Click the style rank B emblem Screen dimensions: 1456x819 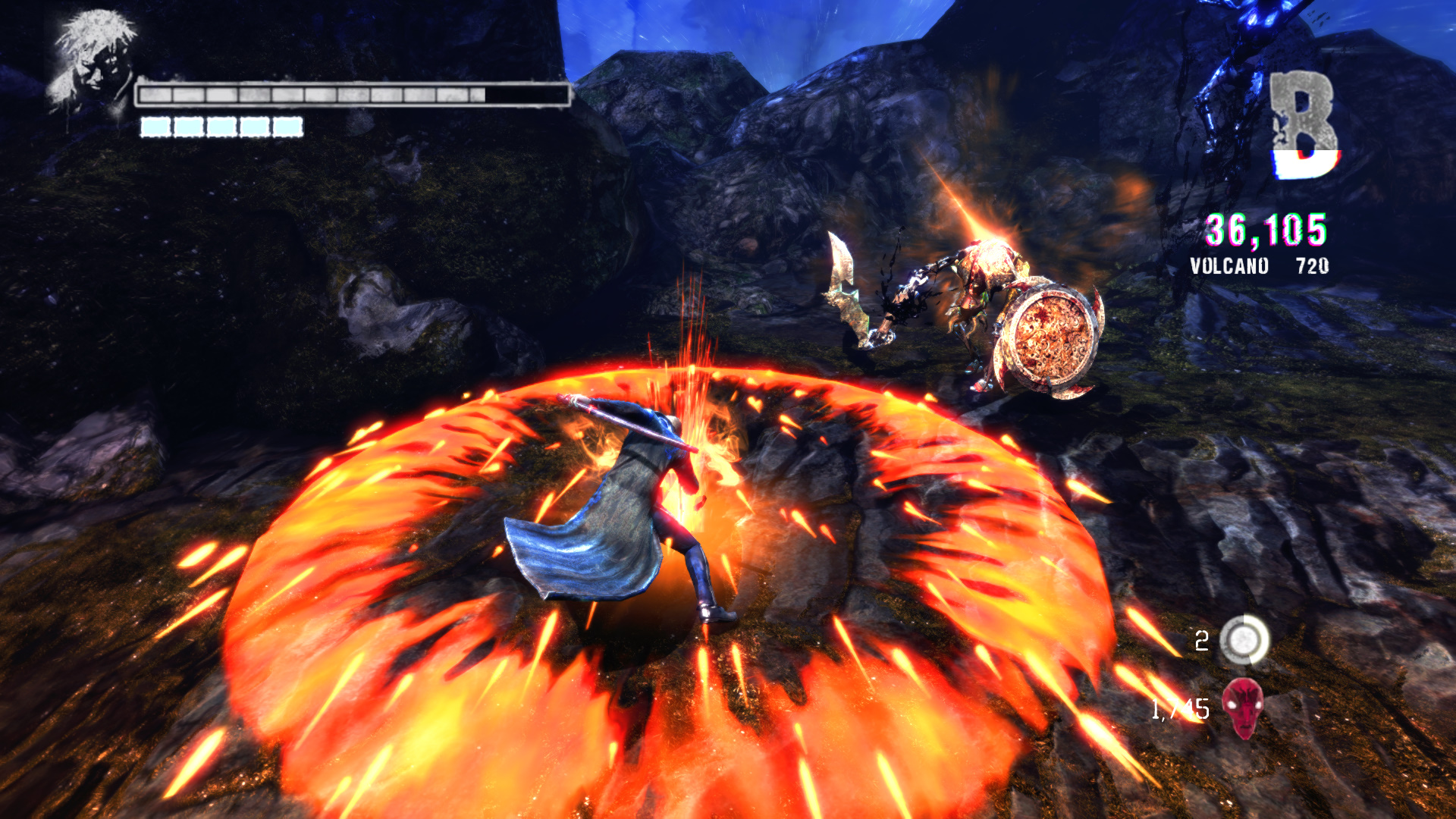coord(1304,125)
